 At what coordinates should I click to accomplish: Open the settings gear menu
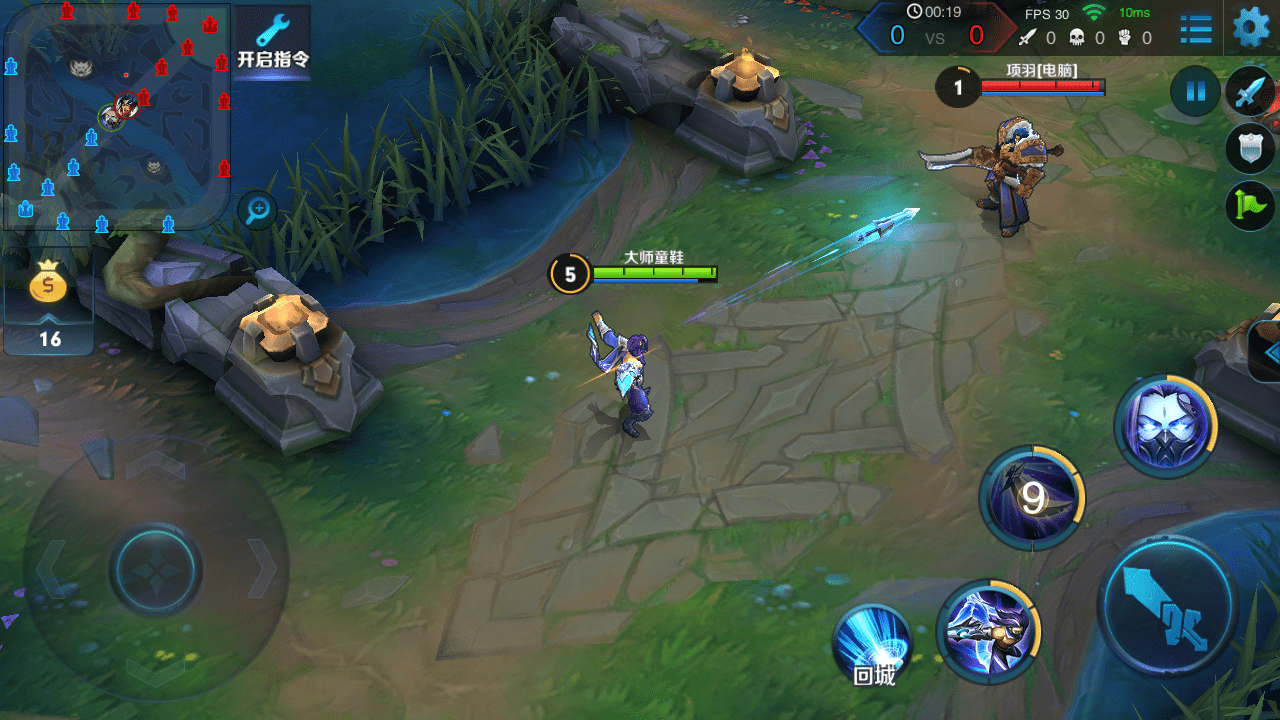click(1251, 28)
